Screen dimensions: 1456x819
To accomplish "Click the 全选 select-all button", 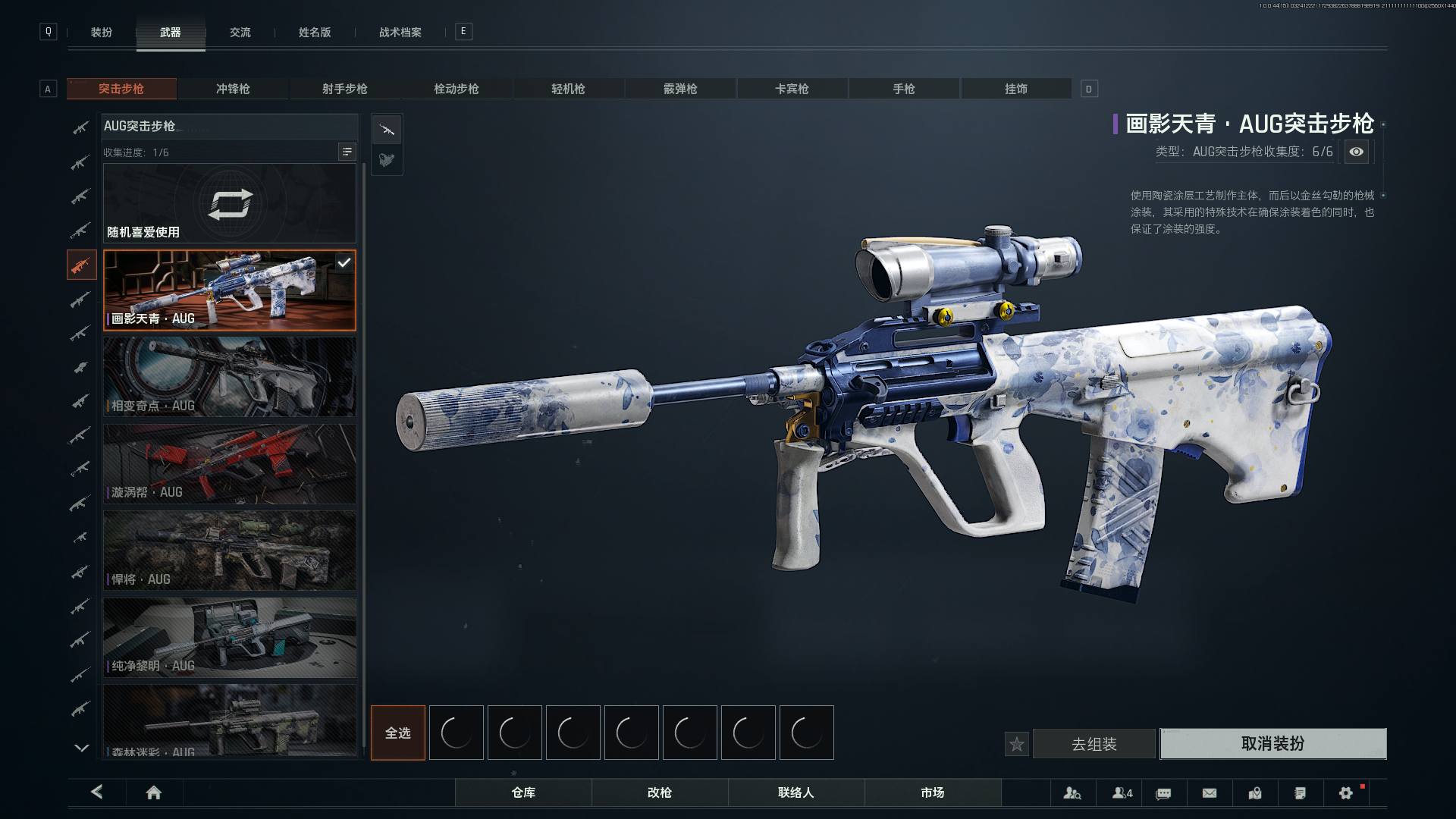I will [398, 733].
